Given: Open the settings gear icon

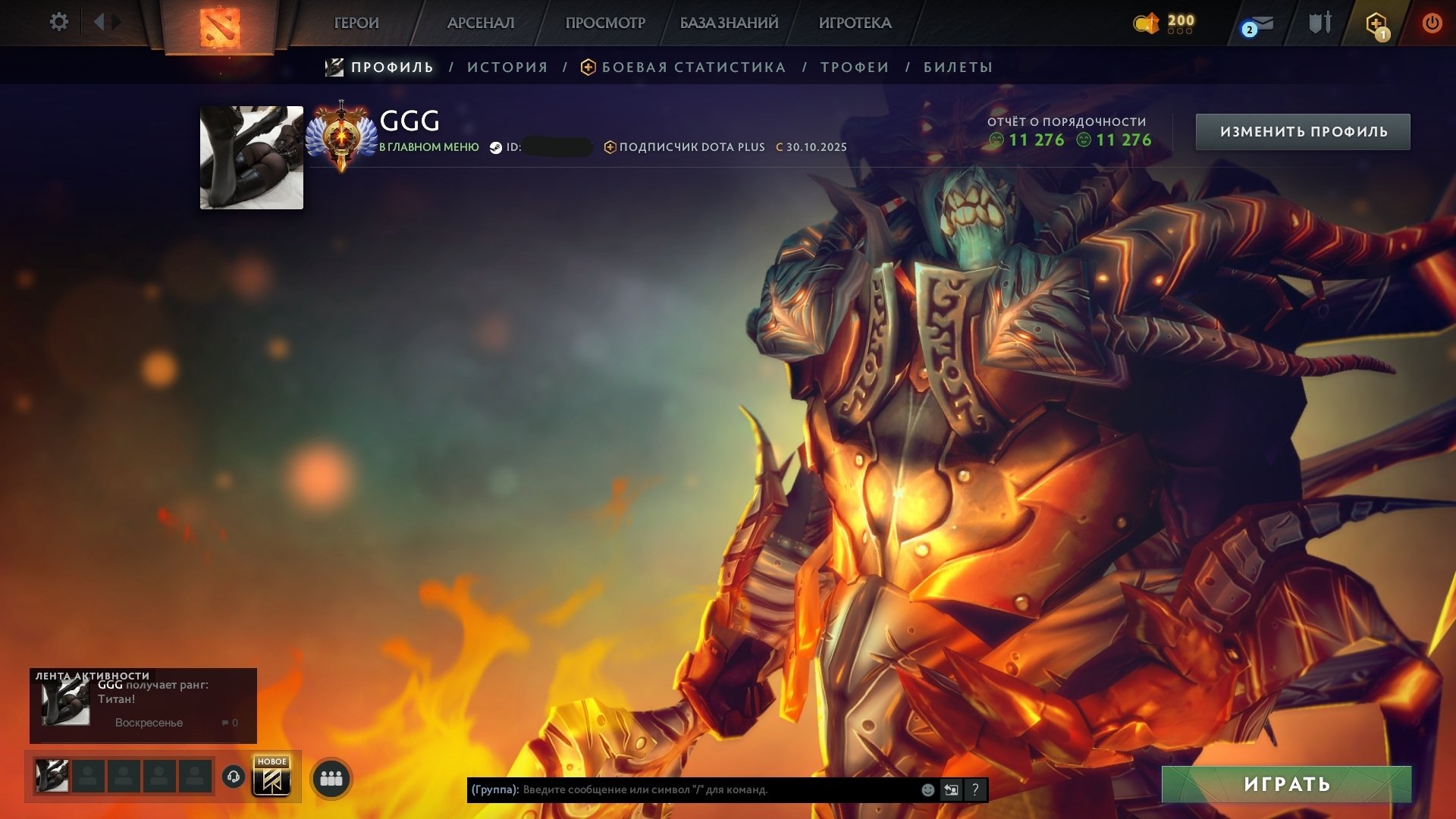Looking at the screenshot, I should [59, 22].
